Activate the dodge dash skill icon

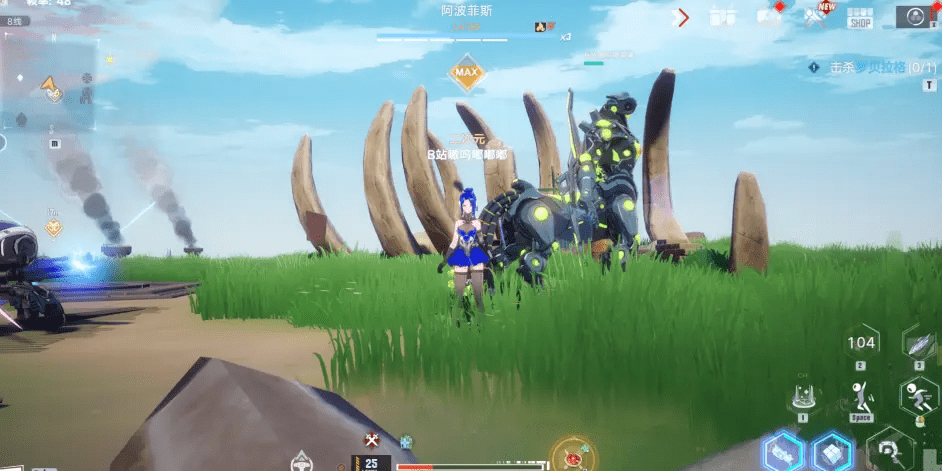pyautogui.click(x=917, y=399)
